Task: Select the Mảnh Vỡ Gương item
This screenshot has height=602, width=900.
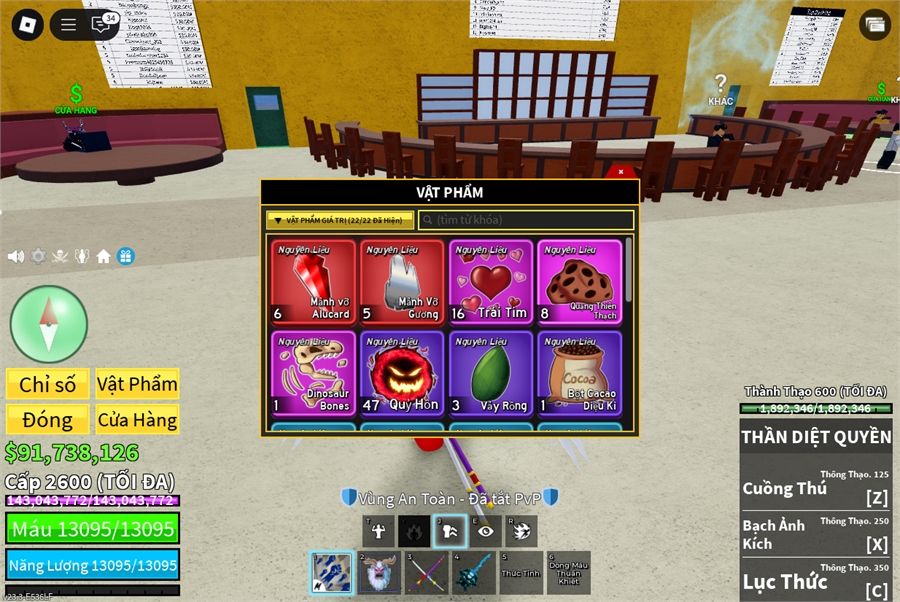Action: (402, 282)
